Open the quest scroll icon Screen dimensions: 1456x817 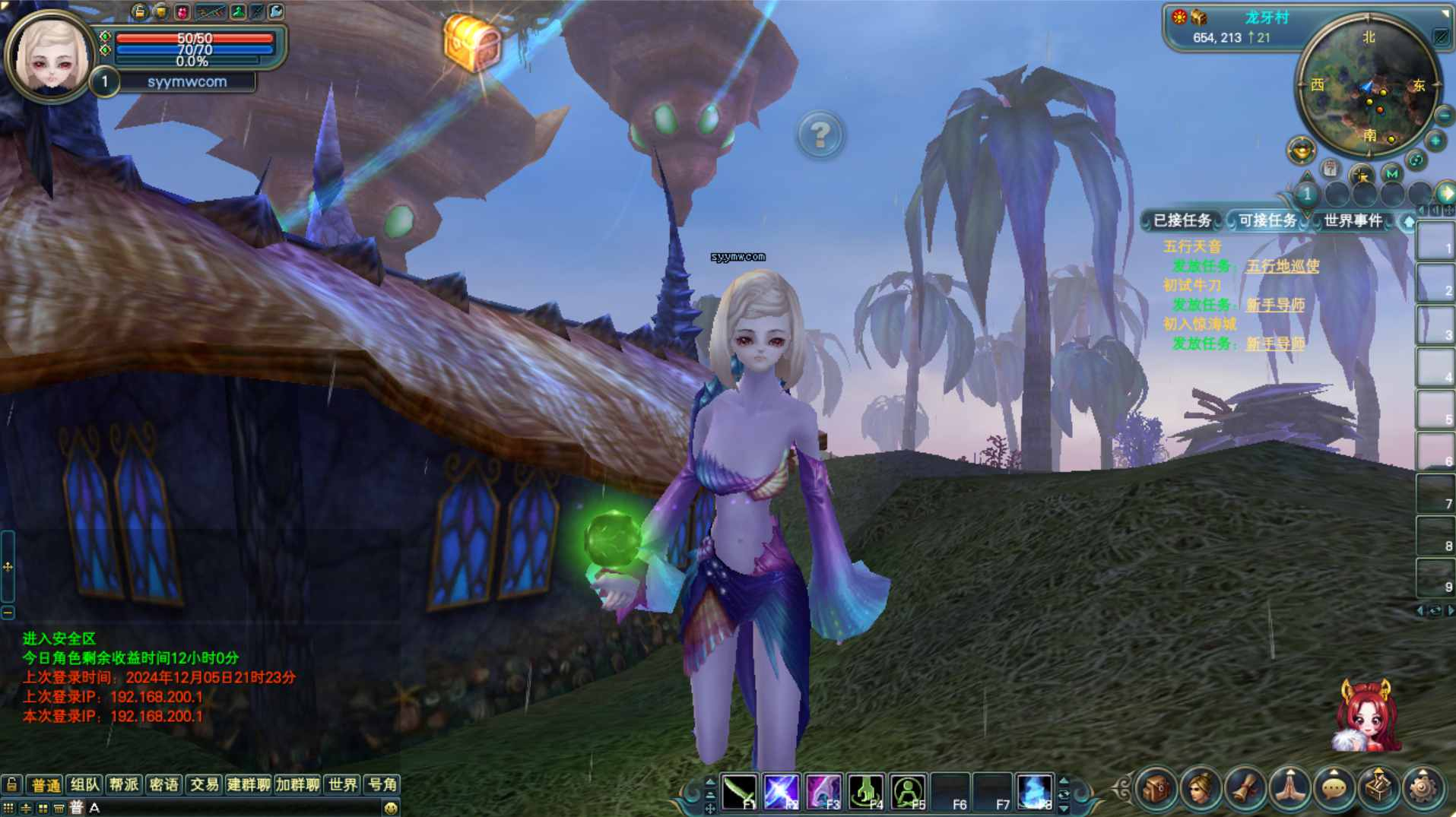pyautogui.click(x=1245, y=789)
